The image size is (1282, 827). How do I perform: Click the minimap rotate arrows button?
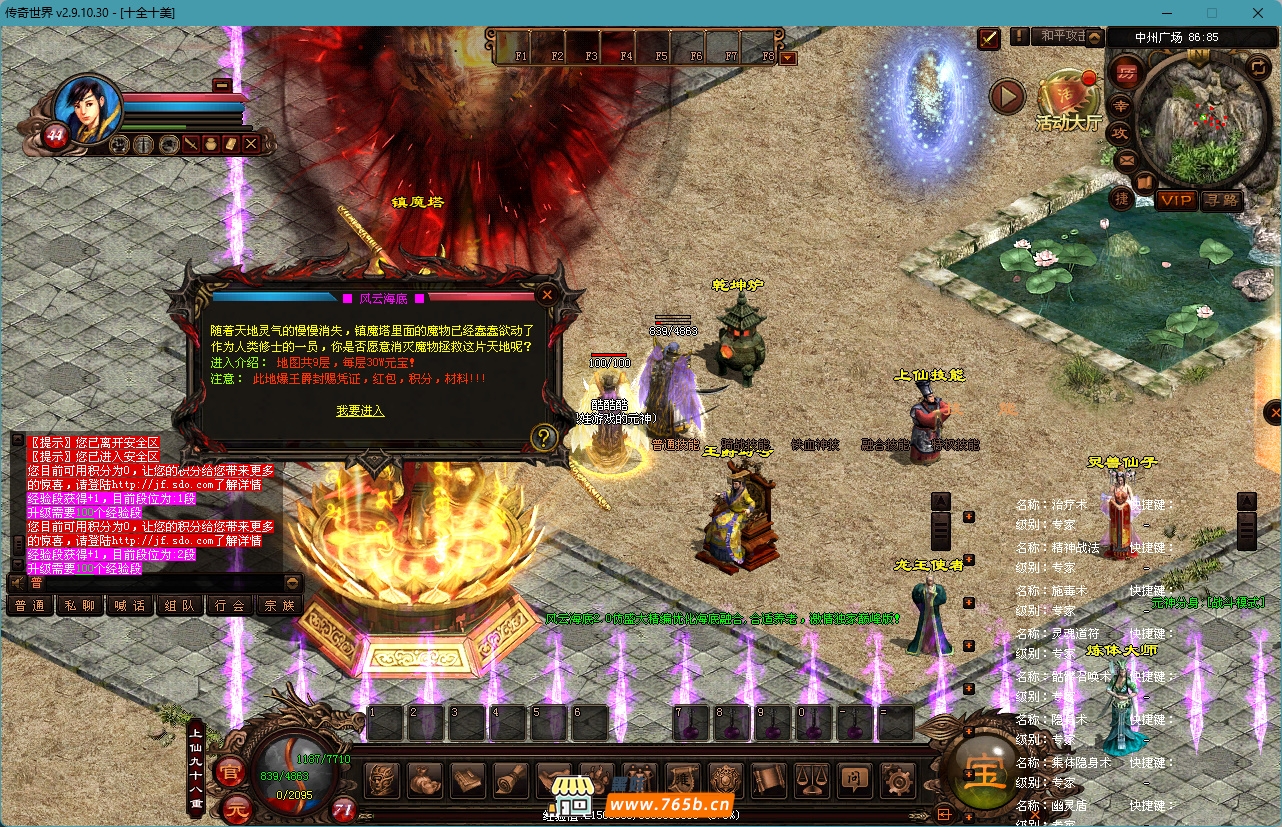[x=1258, y=67]
